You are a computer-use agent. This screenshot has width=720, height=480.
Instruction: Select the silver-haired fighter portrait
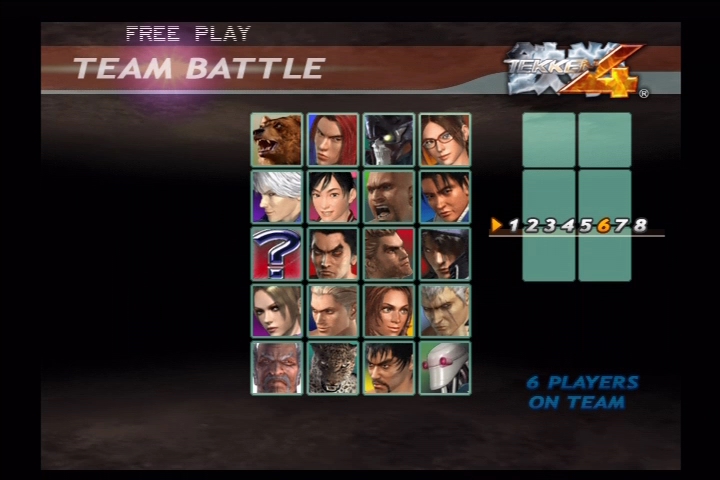[x=276, y=197]
